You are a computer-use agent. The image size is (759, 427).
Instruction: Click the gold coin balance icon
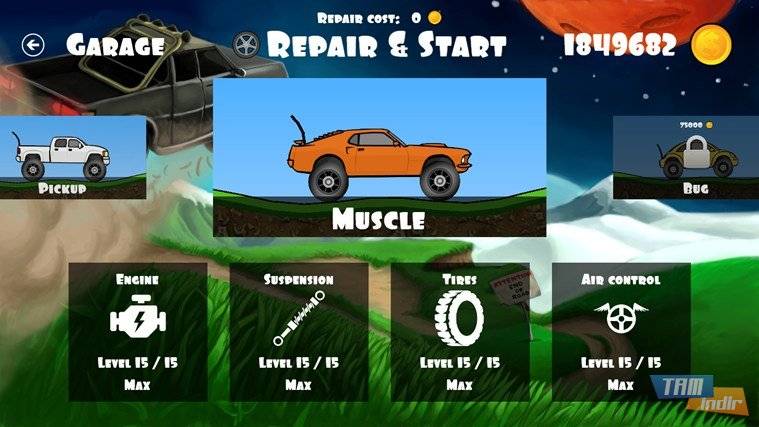click(712, 45)
